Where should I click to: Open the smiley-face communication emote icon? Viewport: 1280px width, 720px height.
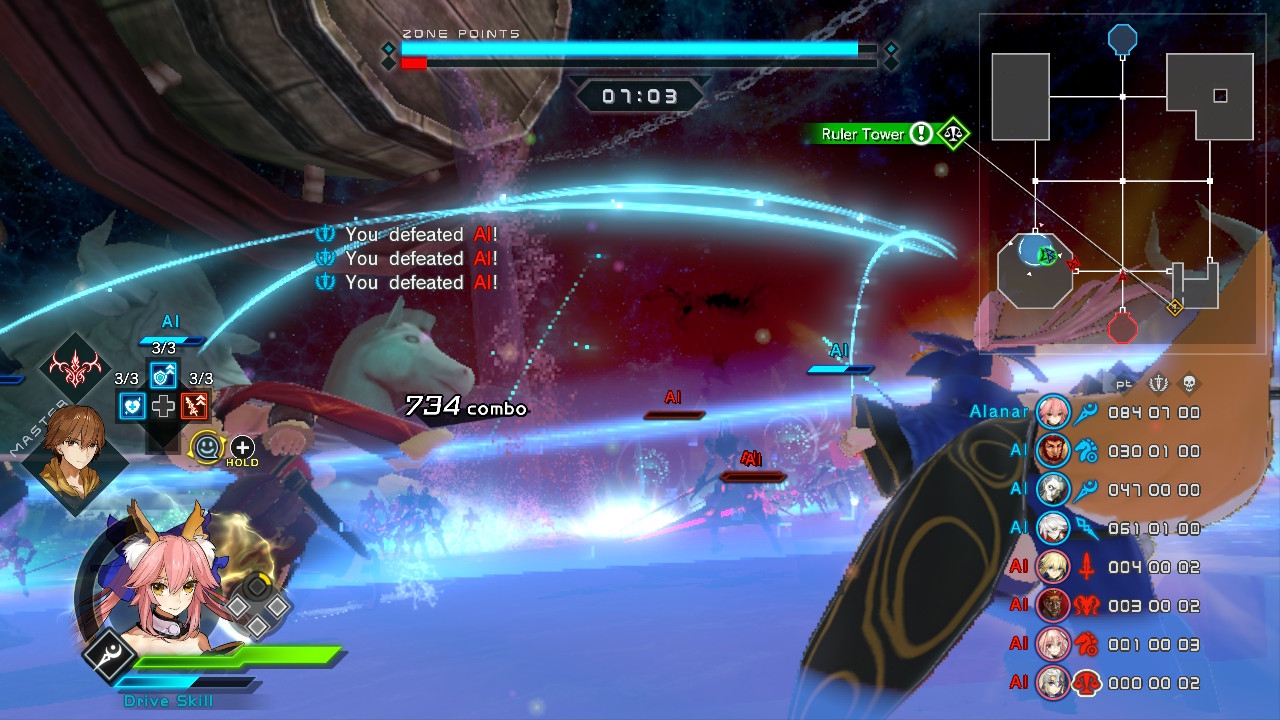[x=206, y=449]
